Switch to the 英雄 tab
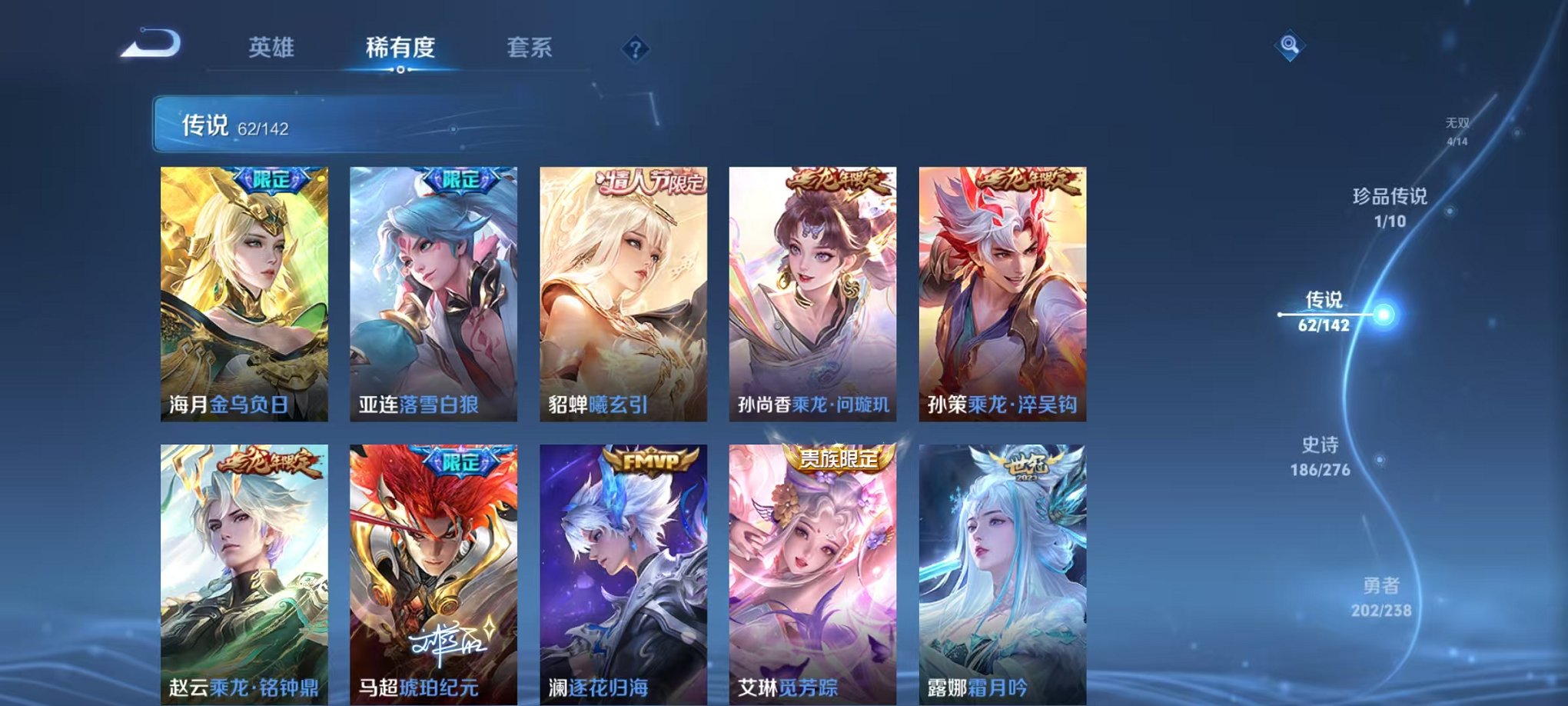This screenshot has width=1568, height=706. pyautogui.click(x=269, y=48)
